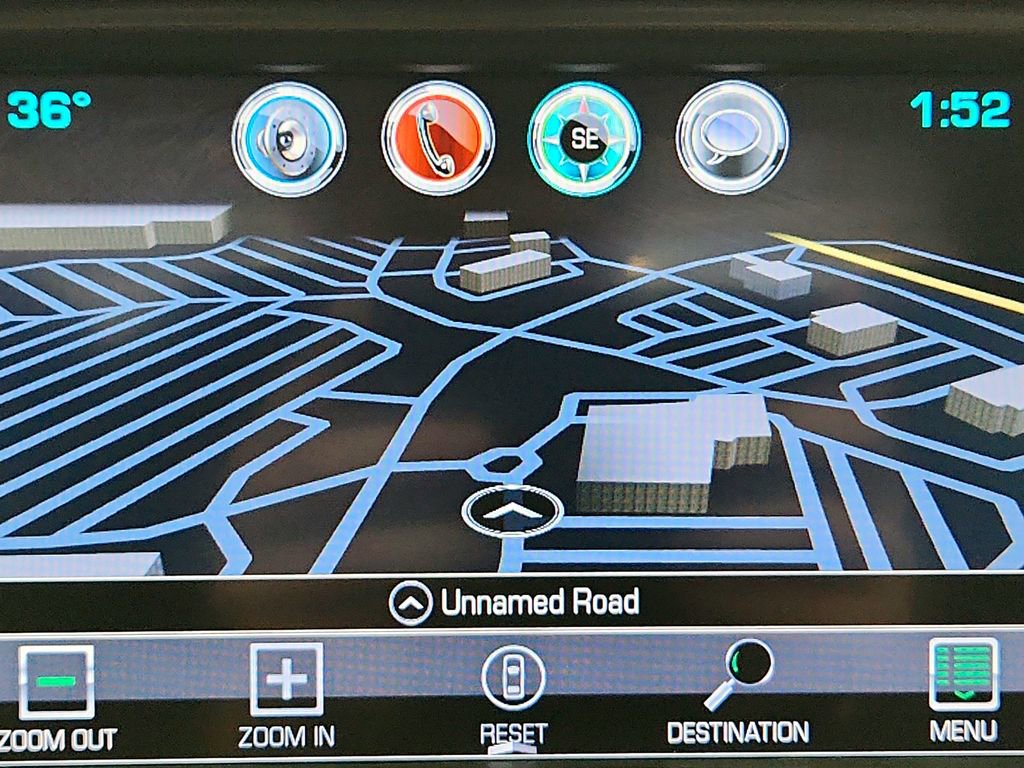The width and height of the screenshot is (1024, 768).
Task: Open the audio speaker icon
Action: point(289,139)
